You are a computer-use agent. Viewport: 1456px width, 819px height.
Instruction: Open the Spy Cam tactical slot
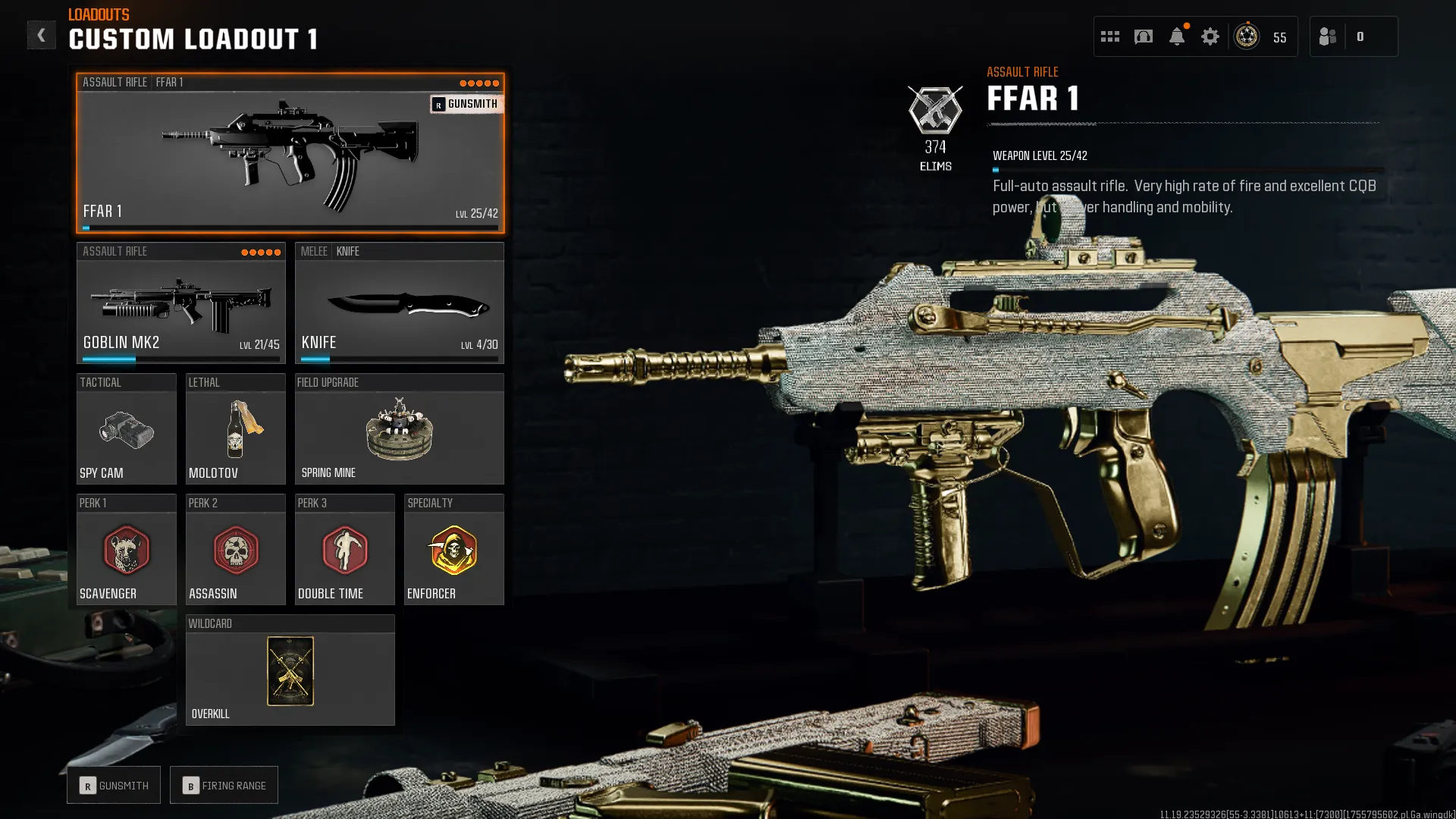(x=126, y=432)
